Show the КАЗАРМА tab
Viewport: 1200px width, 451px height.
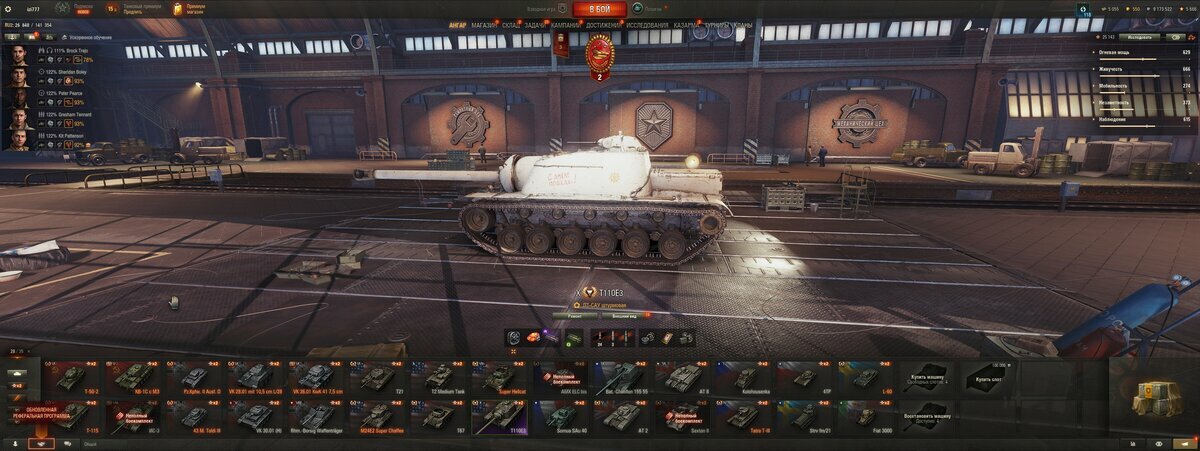pyautogui.click(x=687, y=26)
